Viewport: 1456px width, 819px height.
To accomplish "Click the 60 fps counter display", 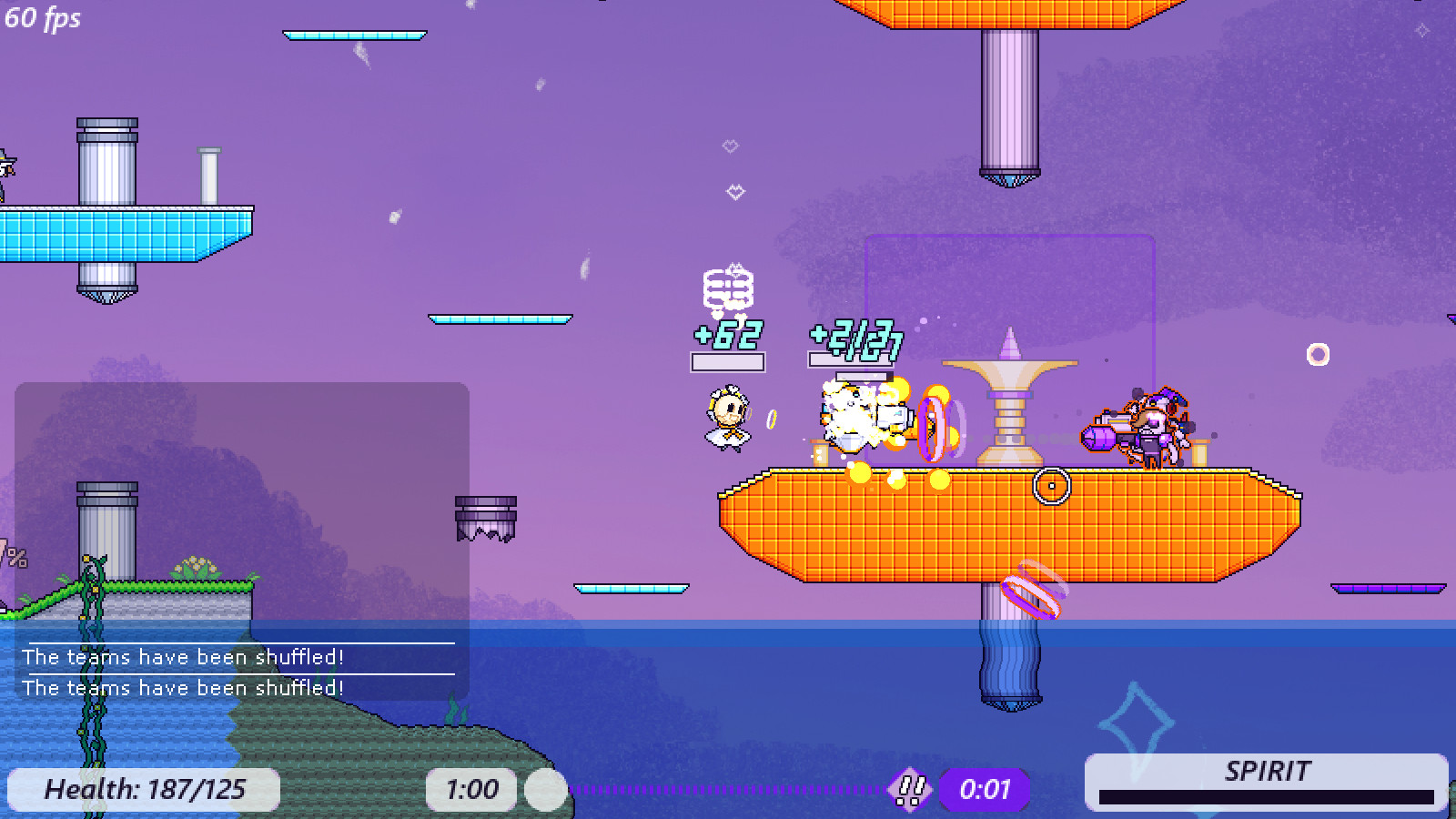I will coord(44,18).
